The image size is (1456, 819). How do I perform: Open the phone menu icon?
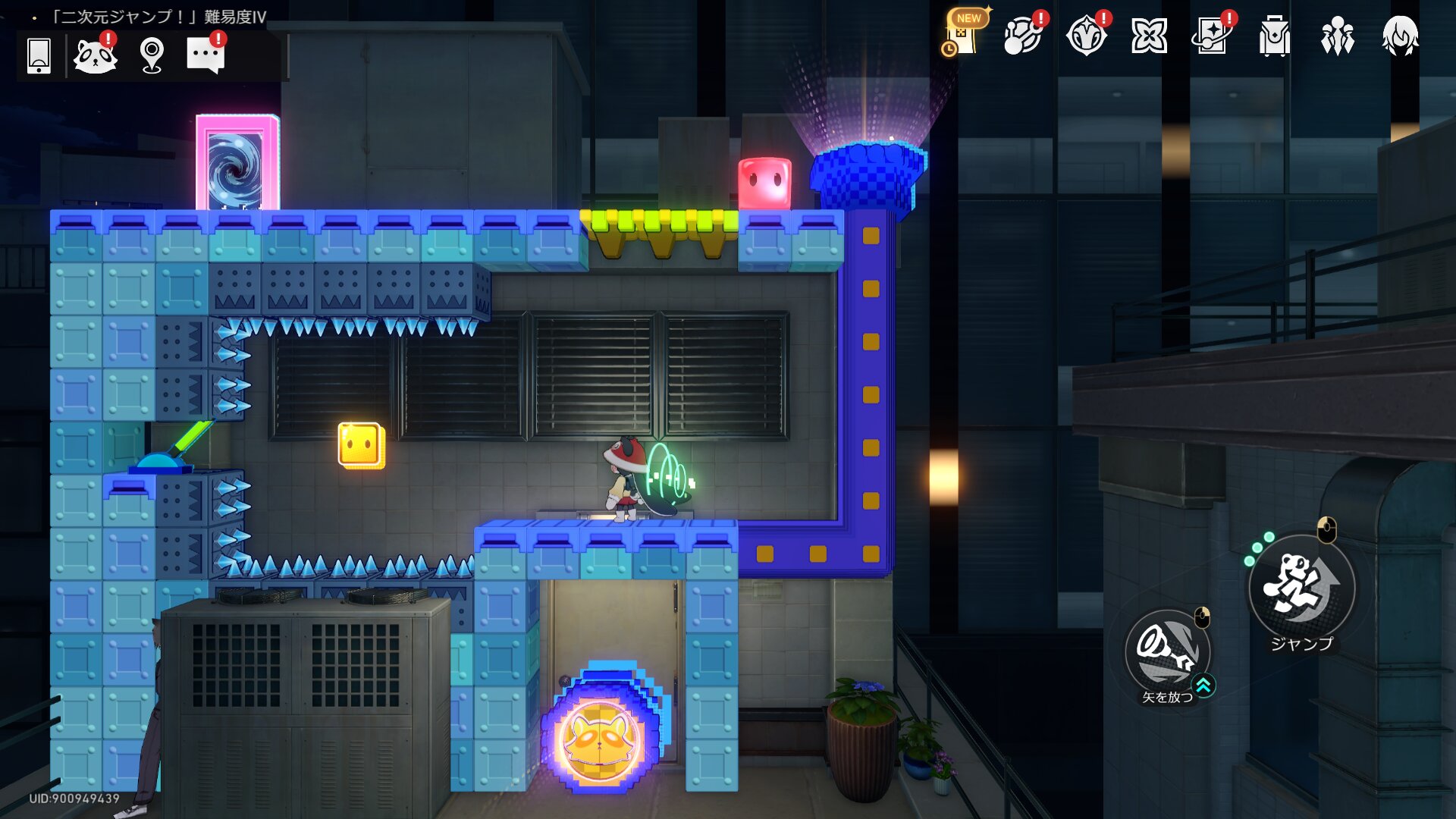(x=39, y=55)
